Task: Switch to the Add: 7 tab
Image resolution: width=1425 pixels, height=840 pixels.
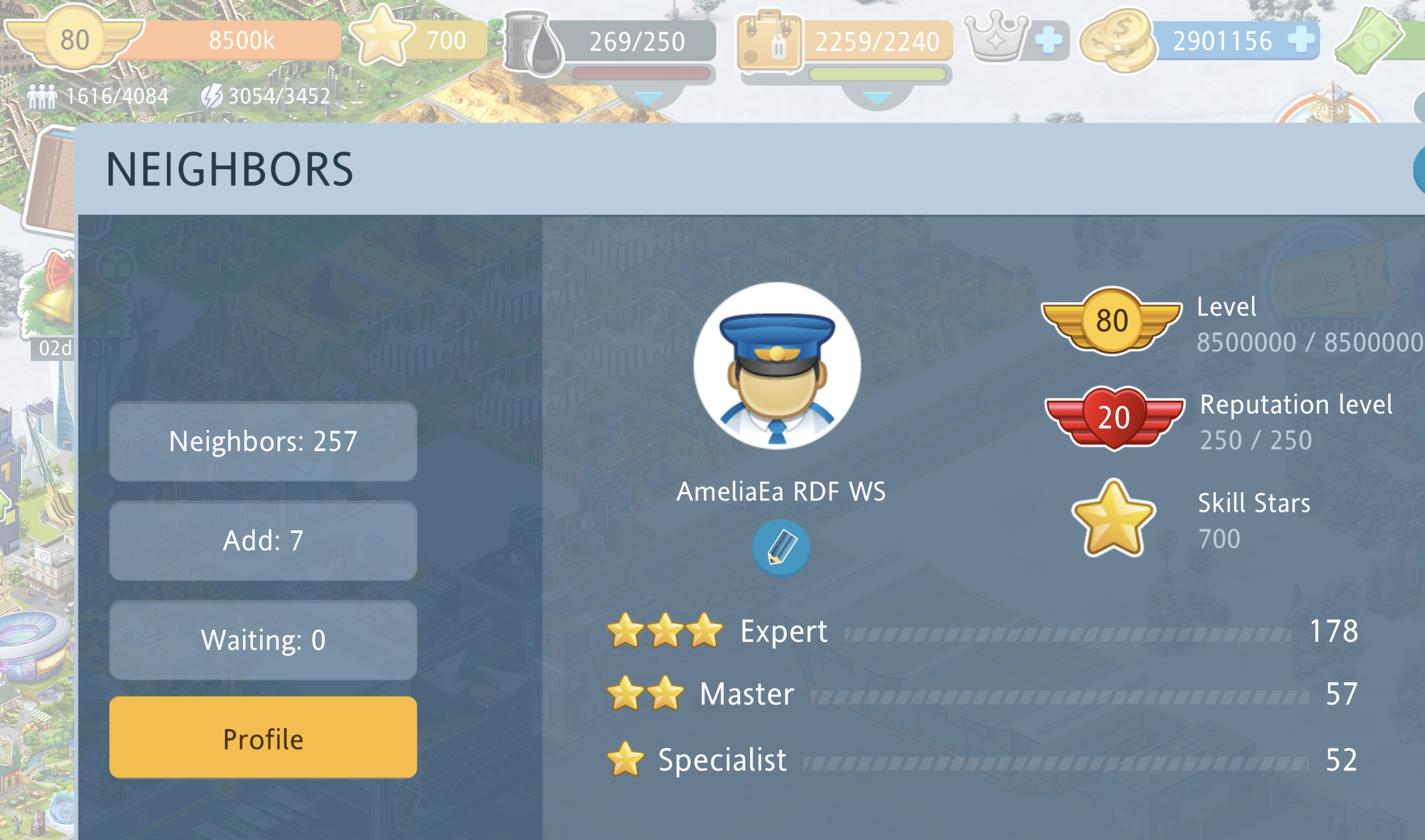Action: coord(263,541)
